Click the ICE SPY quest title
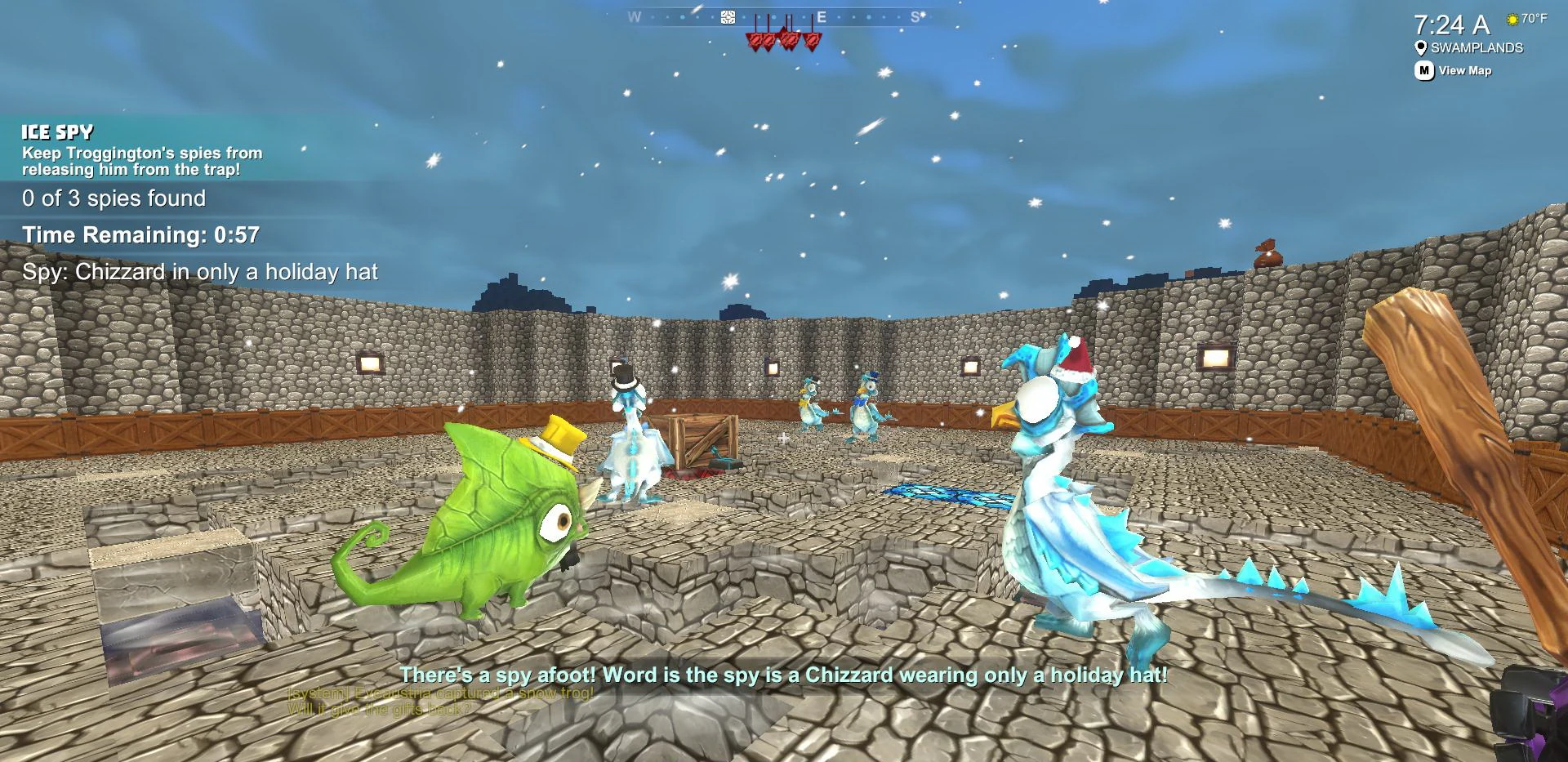Viewport: 1568px width, 762px height. click(57, 131)
